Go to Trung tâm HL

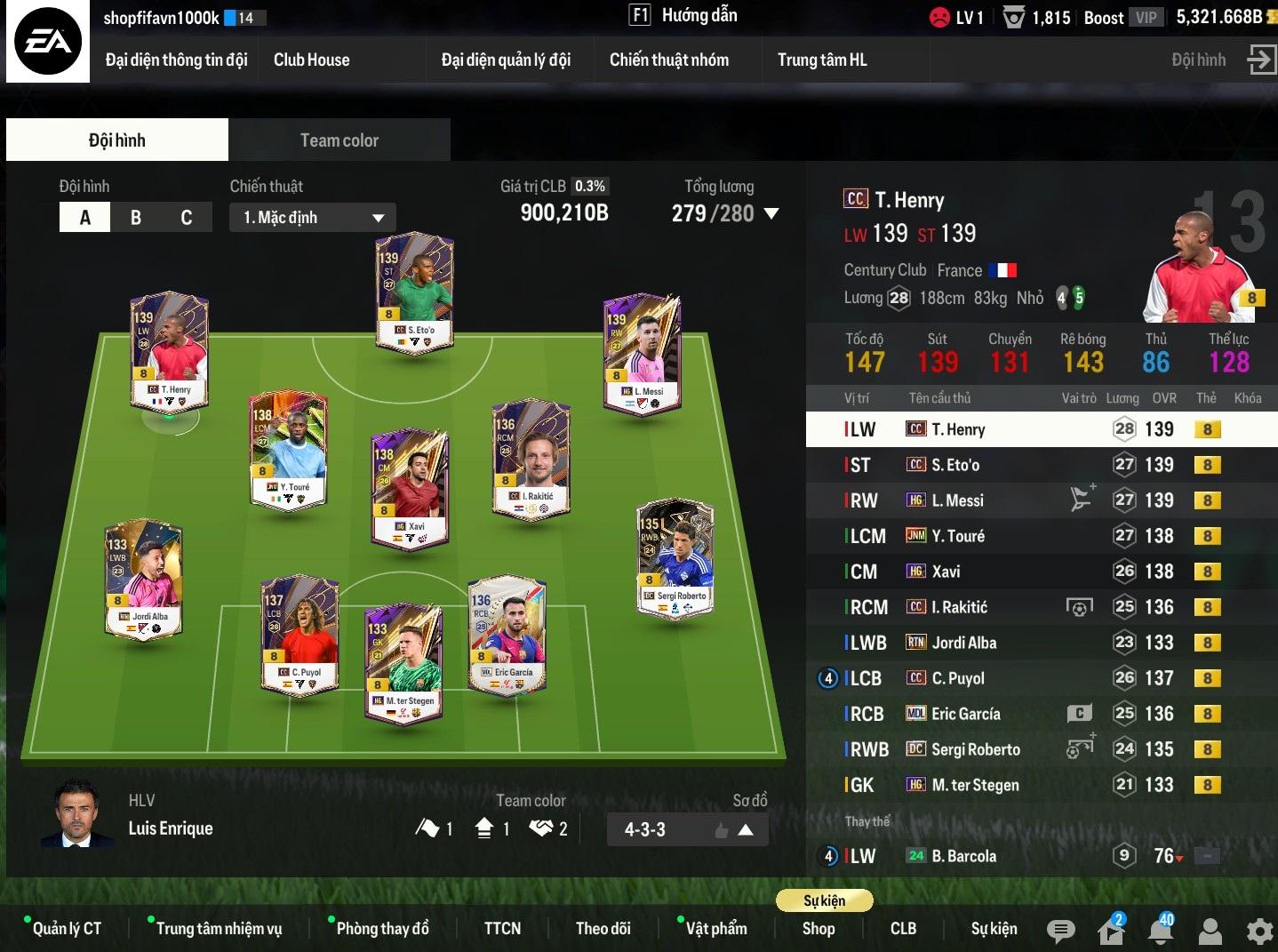(x=821, y=60)
